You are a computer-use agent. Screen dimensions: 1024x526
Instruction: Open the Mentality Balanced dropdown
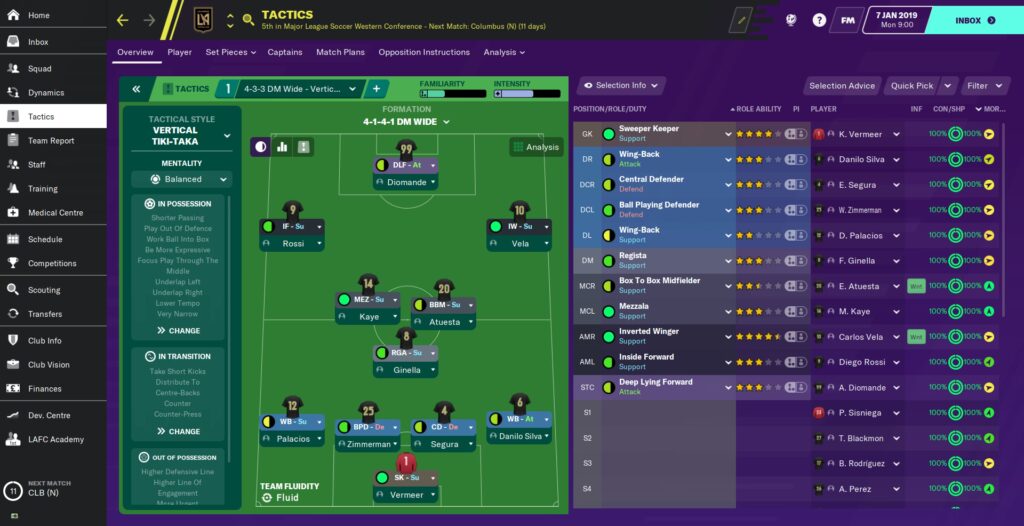(x=181, y=179)
